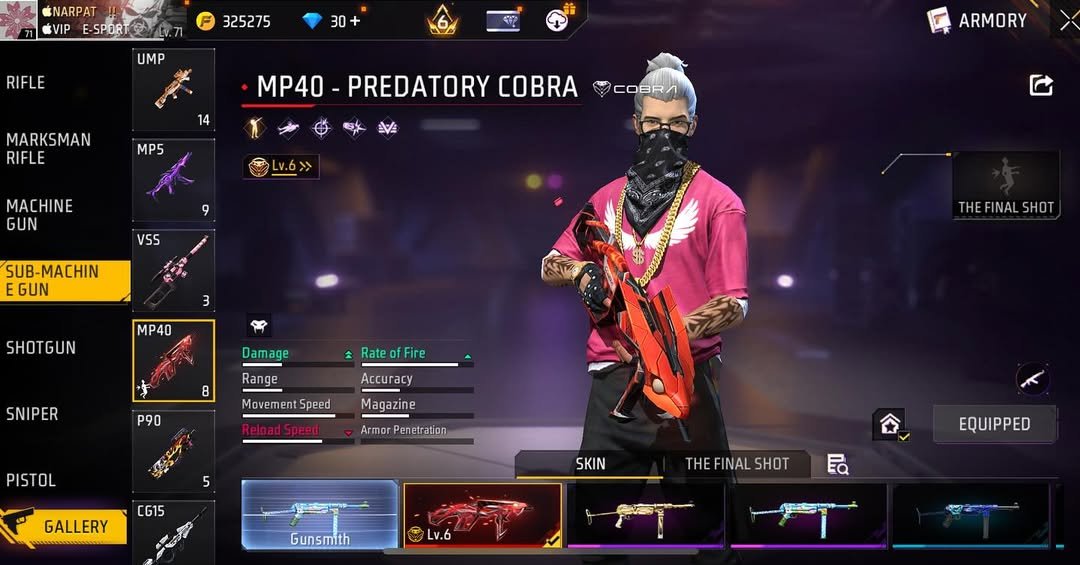1080x565 pixels.
Task: Select the Pistol category
Action: (x=31, y=480)
